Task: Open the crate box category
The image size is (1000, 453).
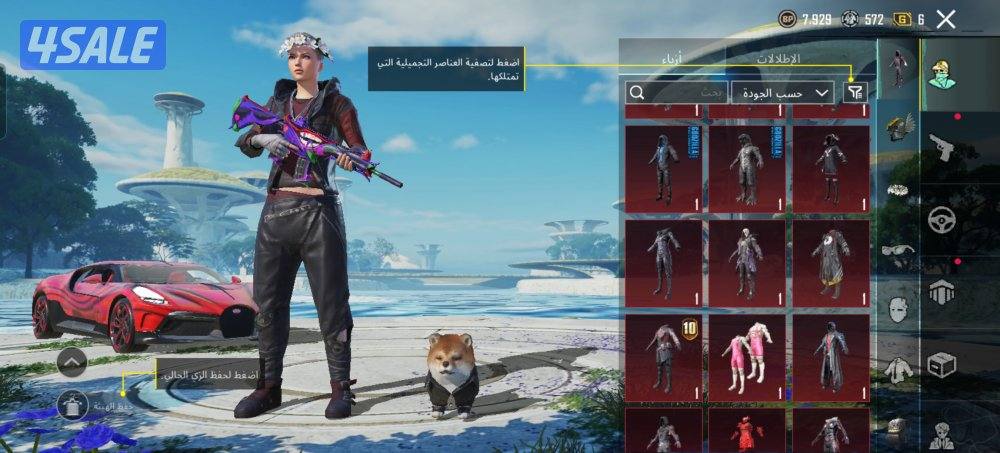Action: (x=941, y=364)
